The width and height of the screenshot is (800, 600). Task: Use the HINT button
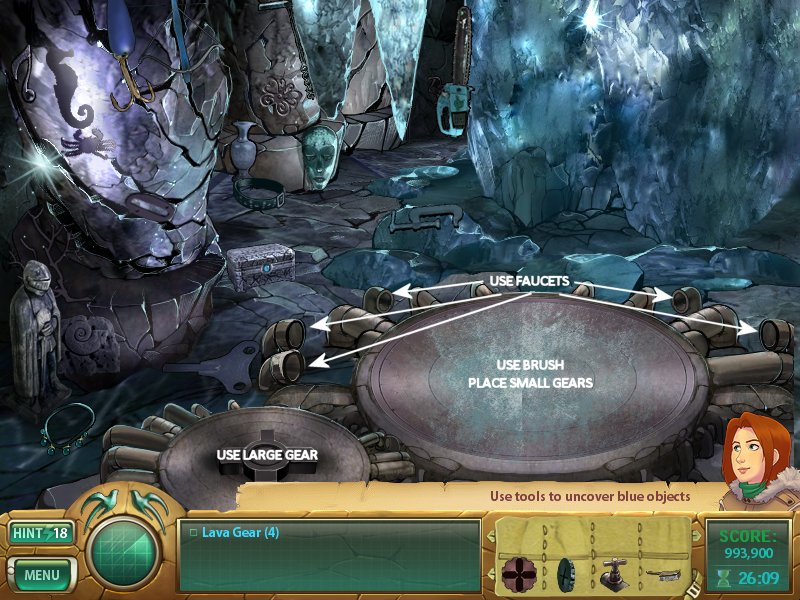(42, 533)
